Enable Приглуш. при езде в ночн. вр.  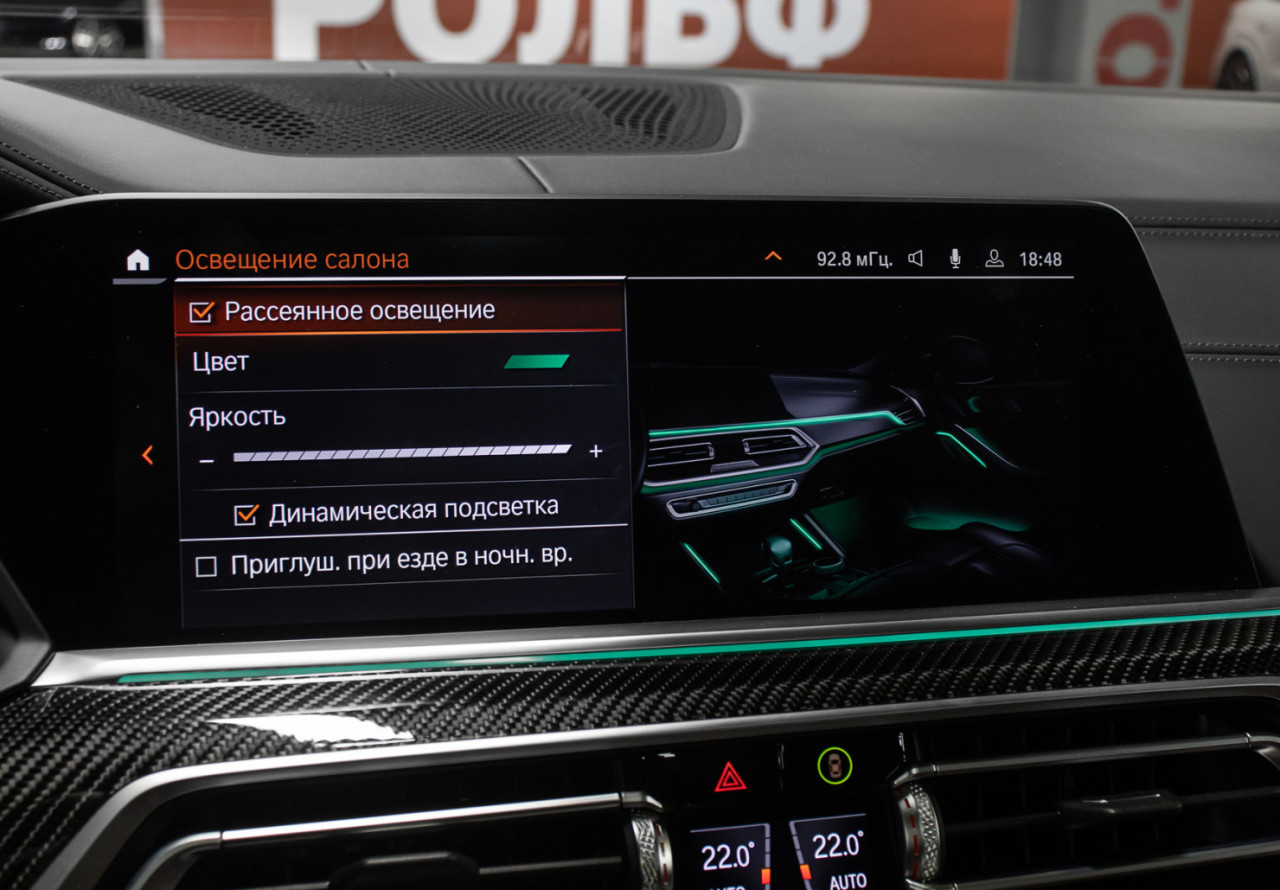206,567
